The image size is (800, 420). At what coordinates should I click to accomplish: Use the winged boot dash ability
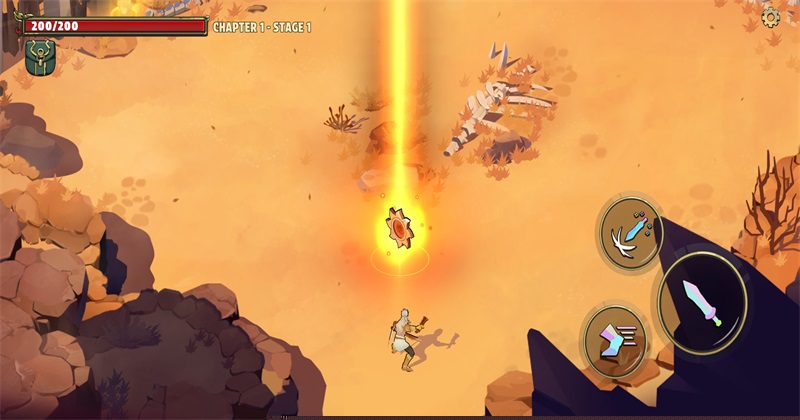click(x=615, y=341)
